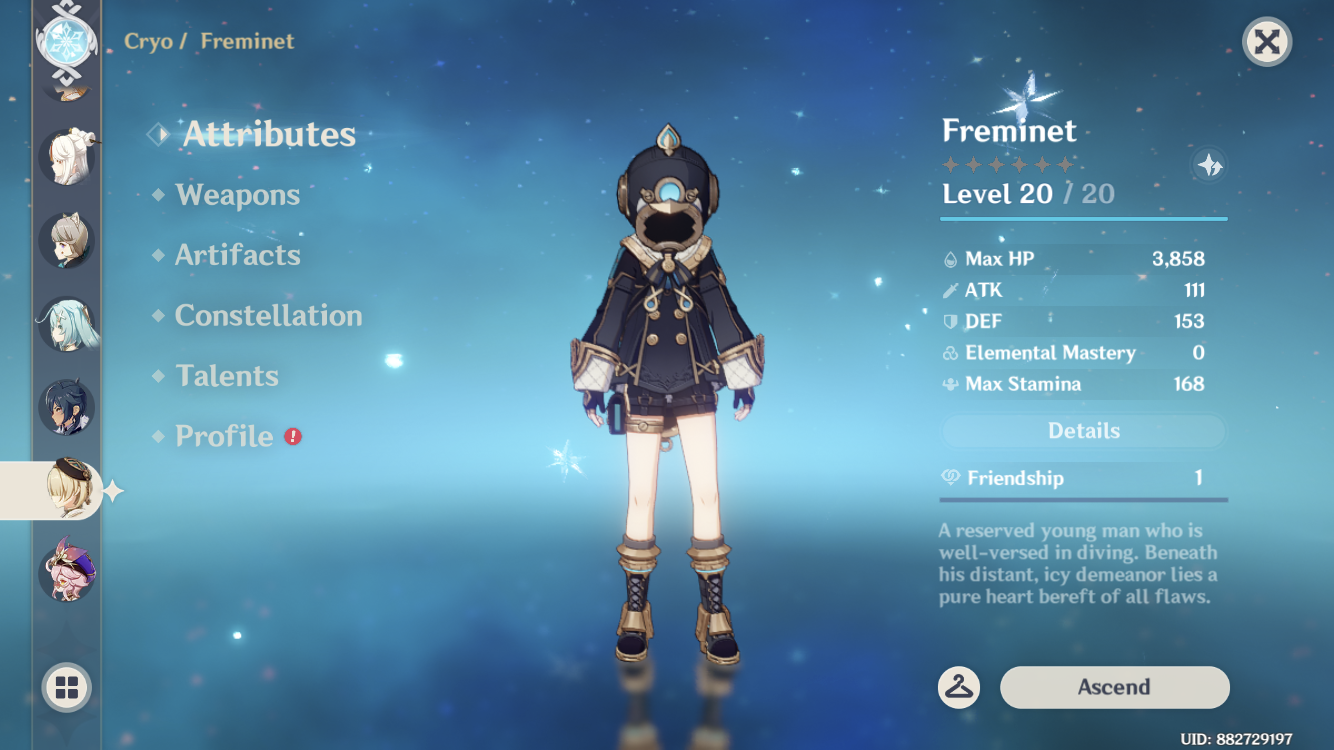This screenshot has width=1334, height=750.
Task: Open the change outfit hanger icon
Action: 958,687
